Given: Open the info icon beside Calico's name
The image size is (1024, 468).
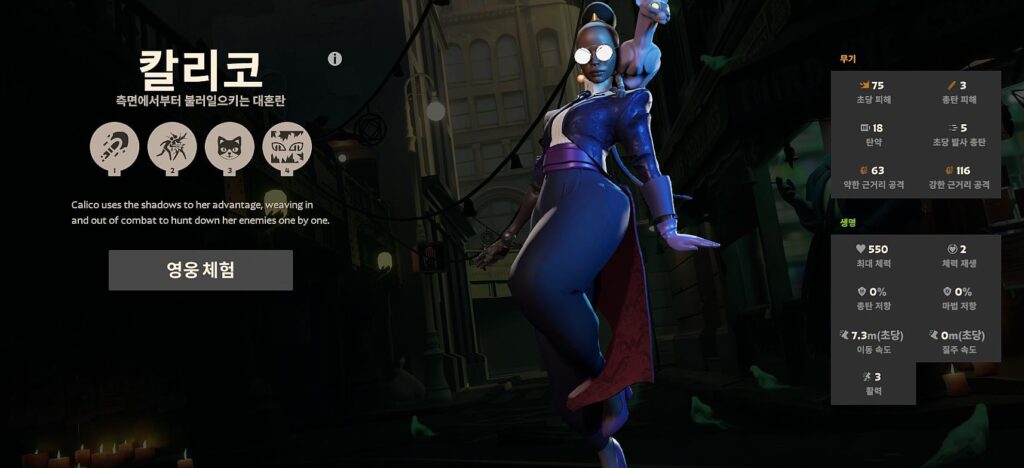Looking at the screenshot, I should pyautogui.click(x=335, y=59).
